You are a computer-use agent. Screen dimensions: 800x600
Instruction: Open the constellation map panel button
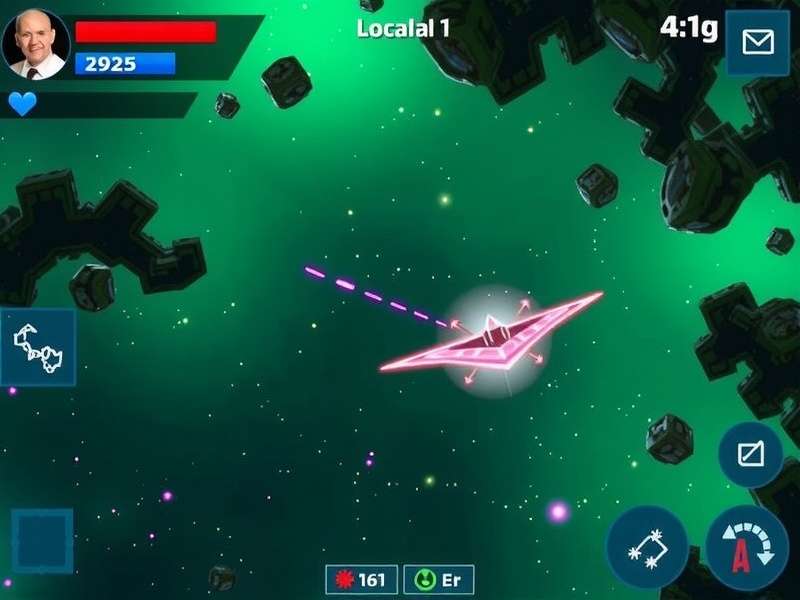(x=39, y=347)
